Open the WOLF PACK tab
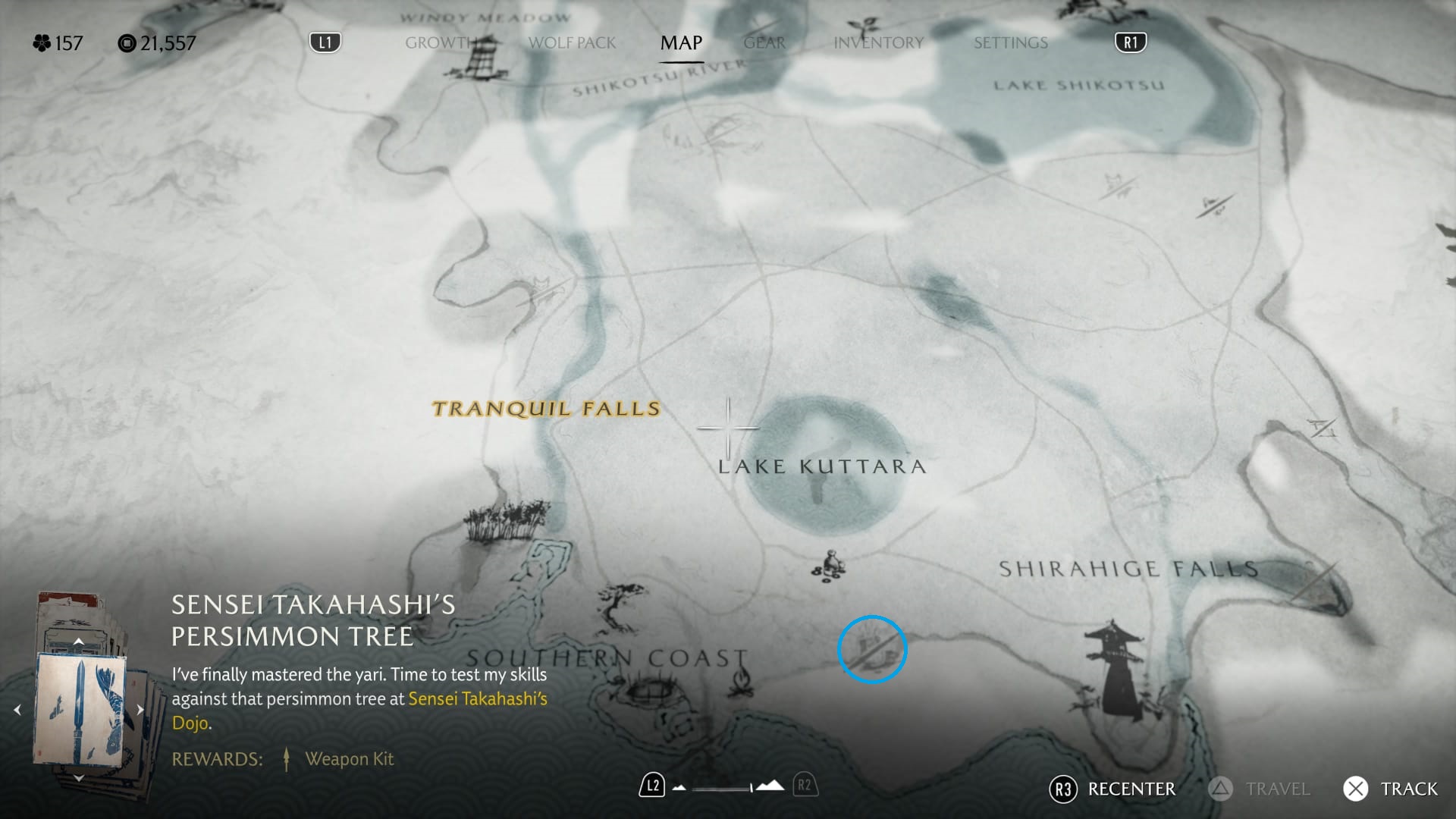1456x819 pixels. [x=572, y=43]
